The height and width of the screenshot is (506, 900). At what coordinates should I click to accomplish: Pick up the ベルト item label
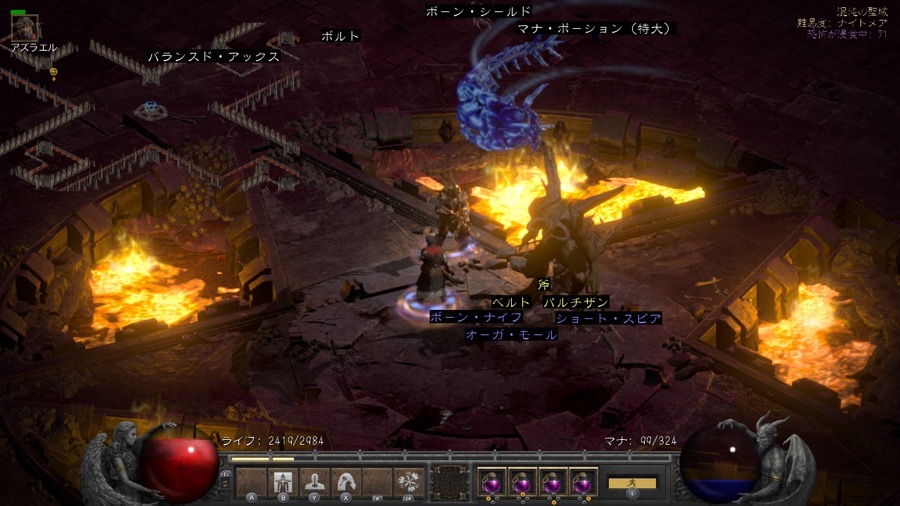coord(511,302)
